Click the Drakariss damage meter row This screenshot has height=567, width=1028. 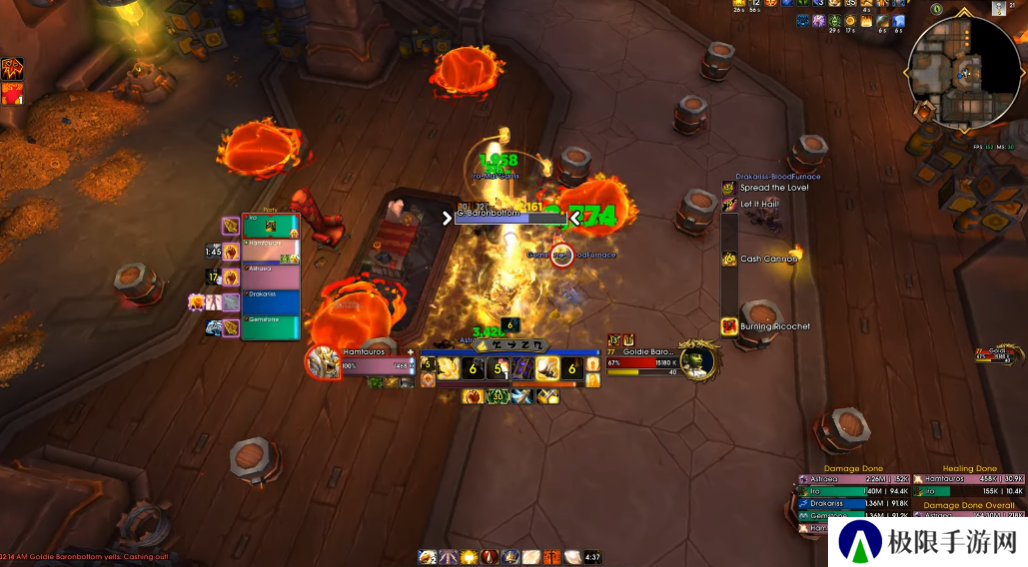pos(853,503)
